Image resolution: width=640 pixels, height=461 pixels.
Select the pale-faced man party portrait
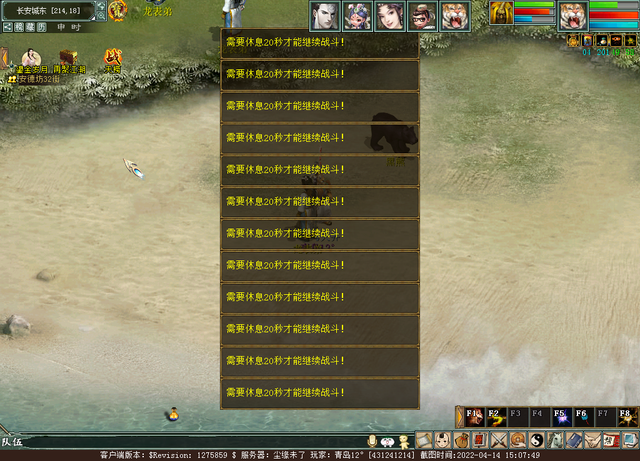(325, 14)
